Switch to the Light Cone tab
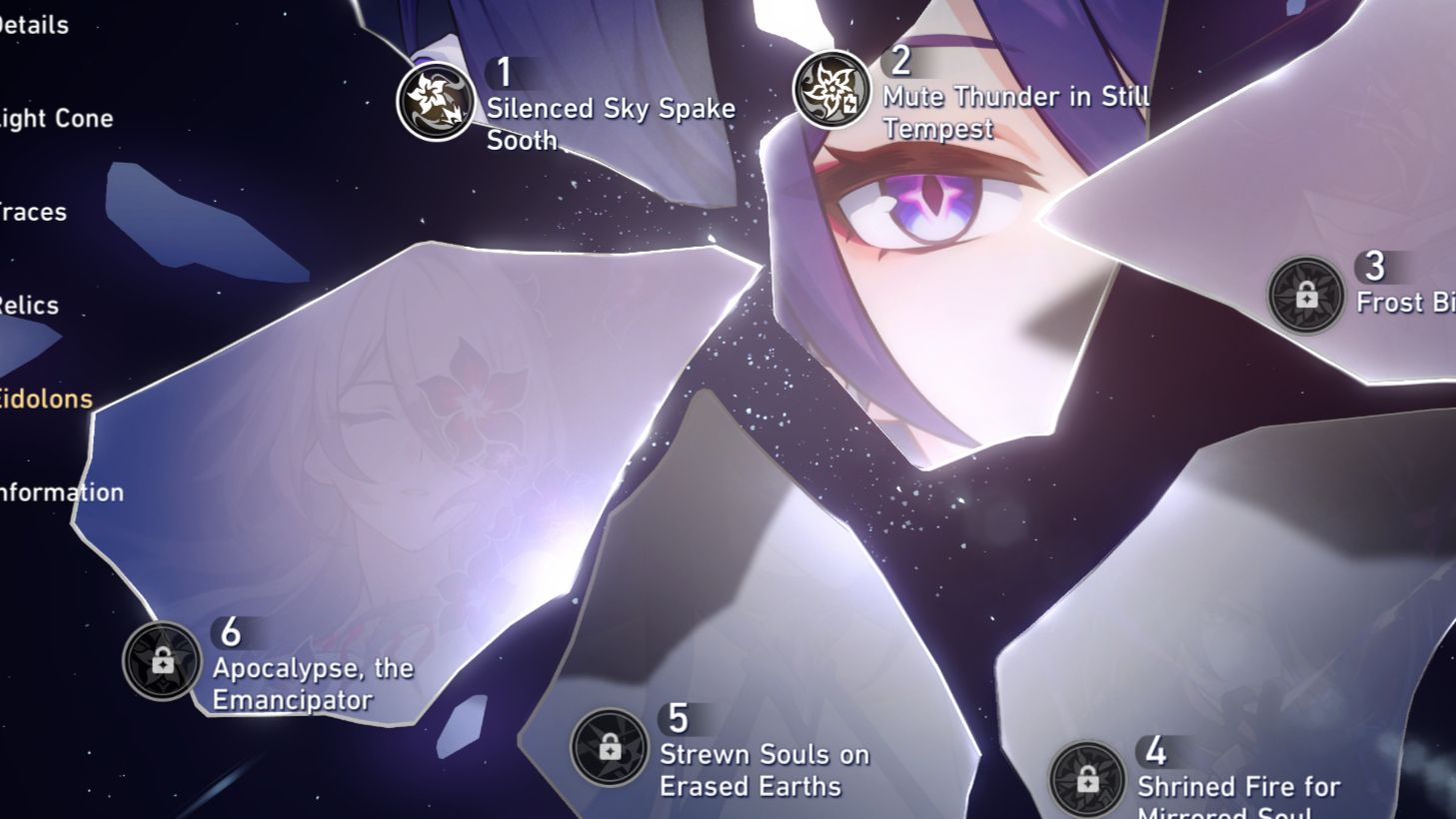Viewport: 1456px width, 819px height. (x=55, y=118)
